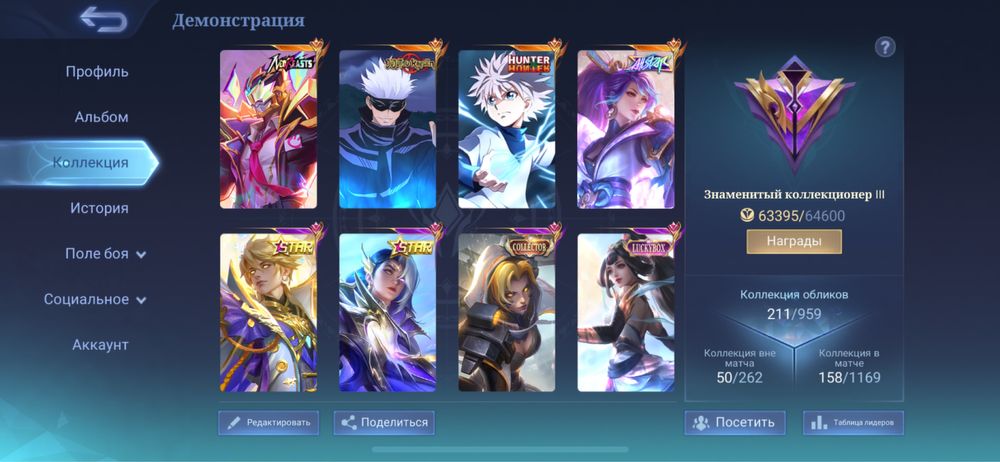Select the Hunter x Hunter skin card
This screenshot has width=1000, height=462.
coord(507,129)
